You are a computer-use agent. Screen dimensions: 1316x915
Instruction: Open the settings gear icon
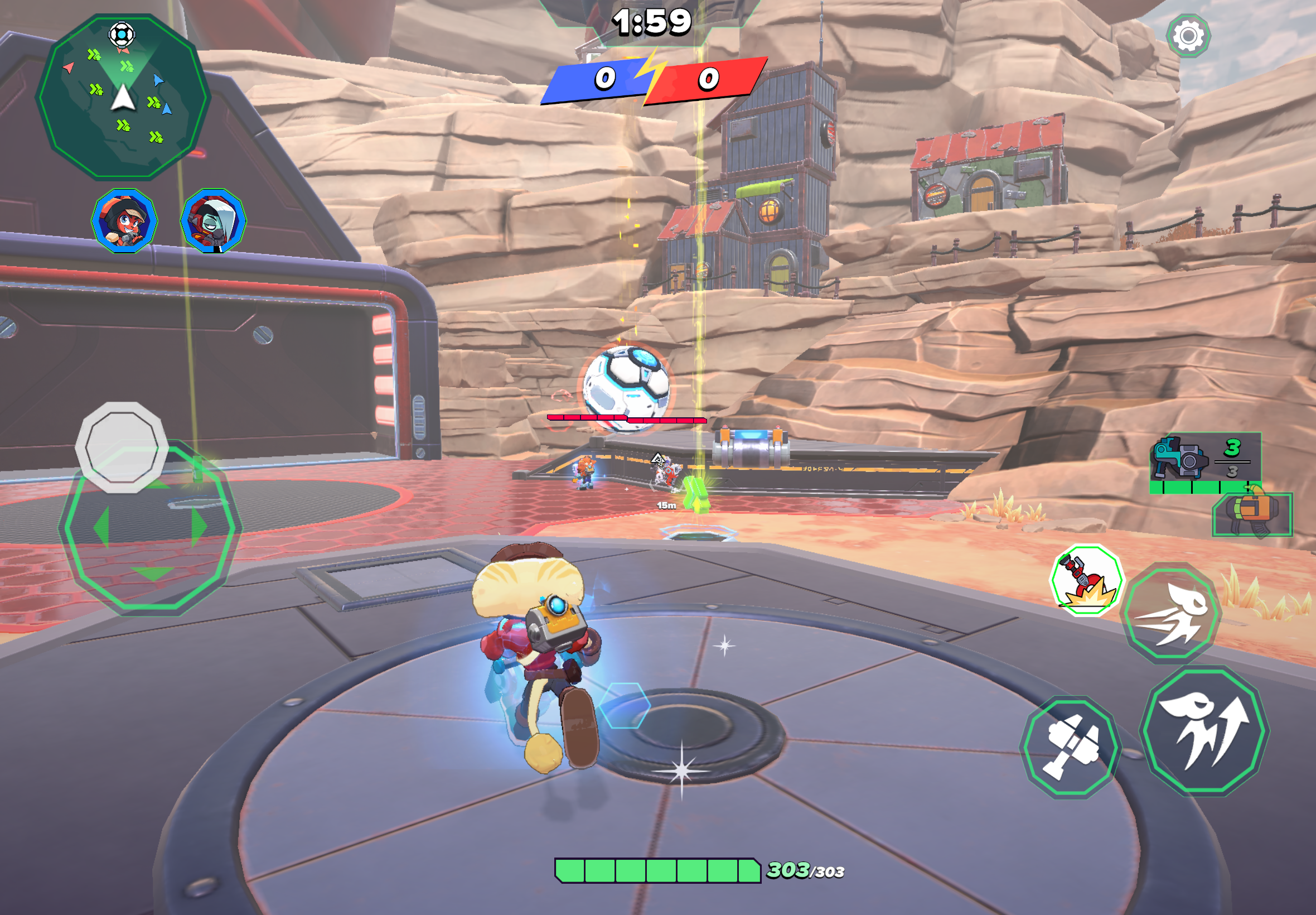click(x=1188, y=36)
